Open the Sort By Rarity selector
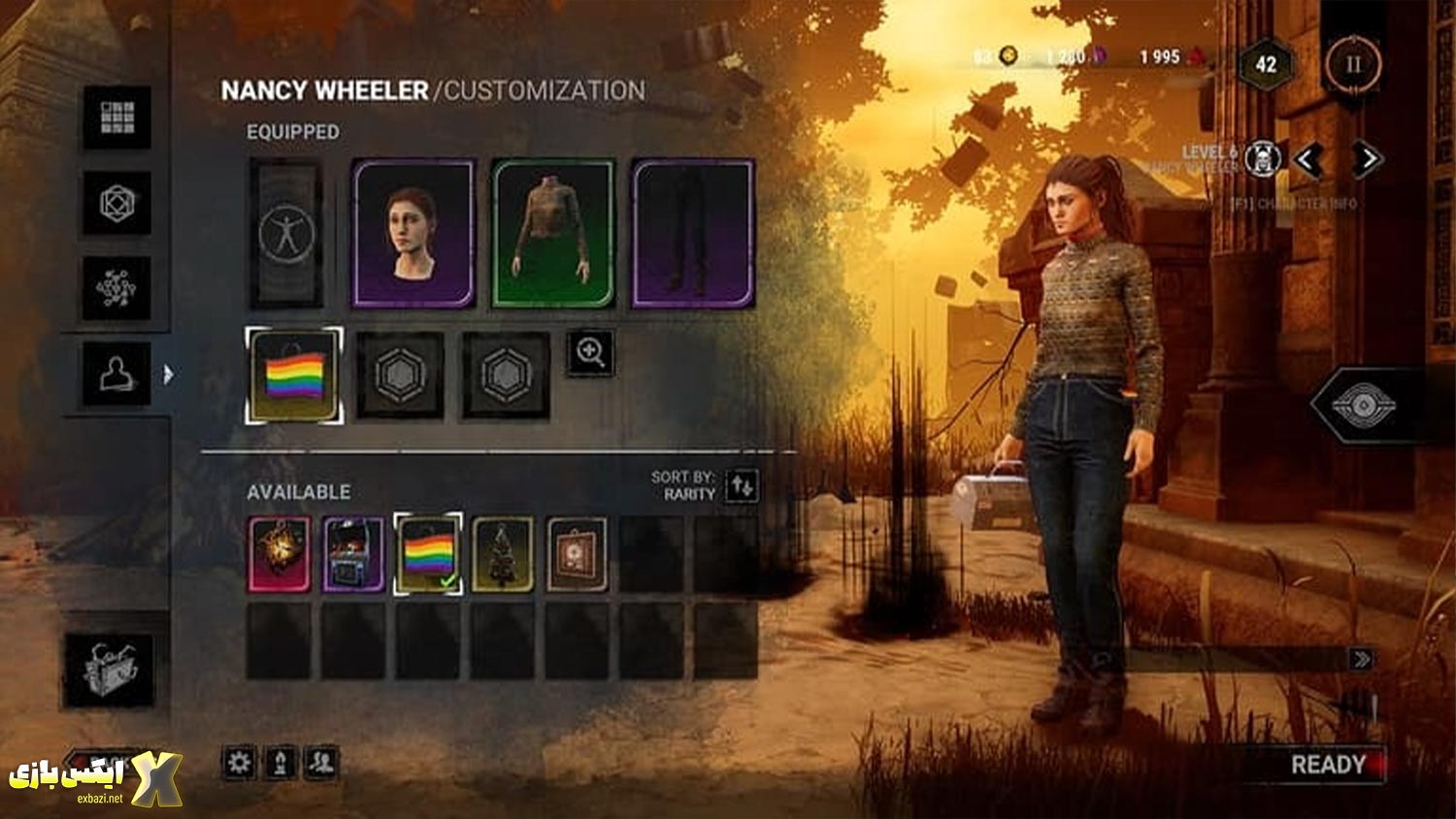1456x819 pixels. coord(742,484)
